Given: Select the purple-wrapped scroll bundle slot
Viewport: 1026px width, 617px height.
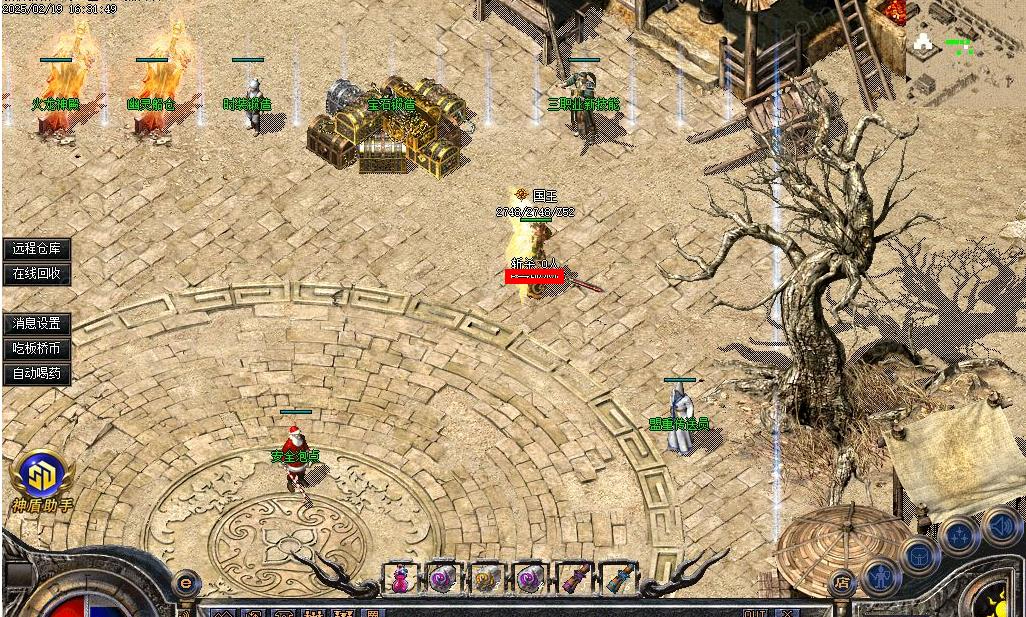Looking at the screenshot, I should 574,579.
